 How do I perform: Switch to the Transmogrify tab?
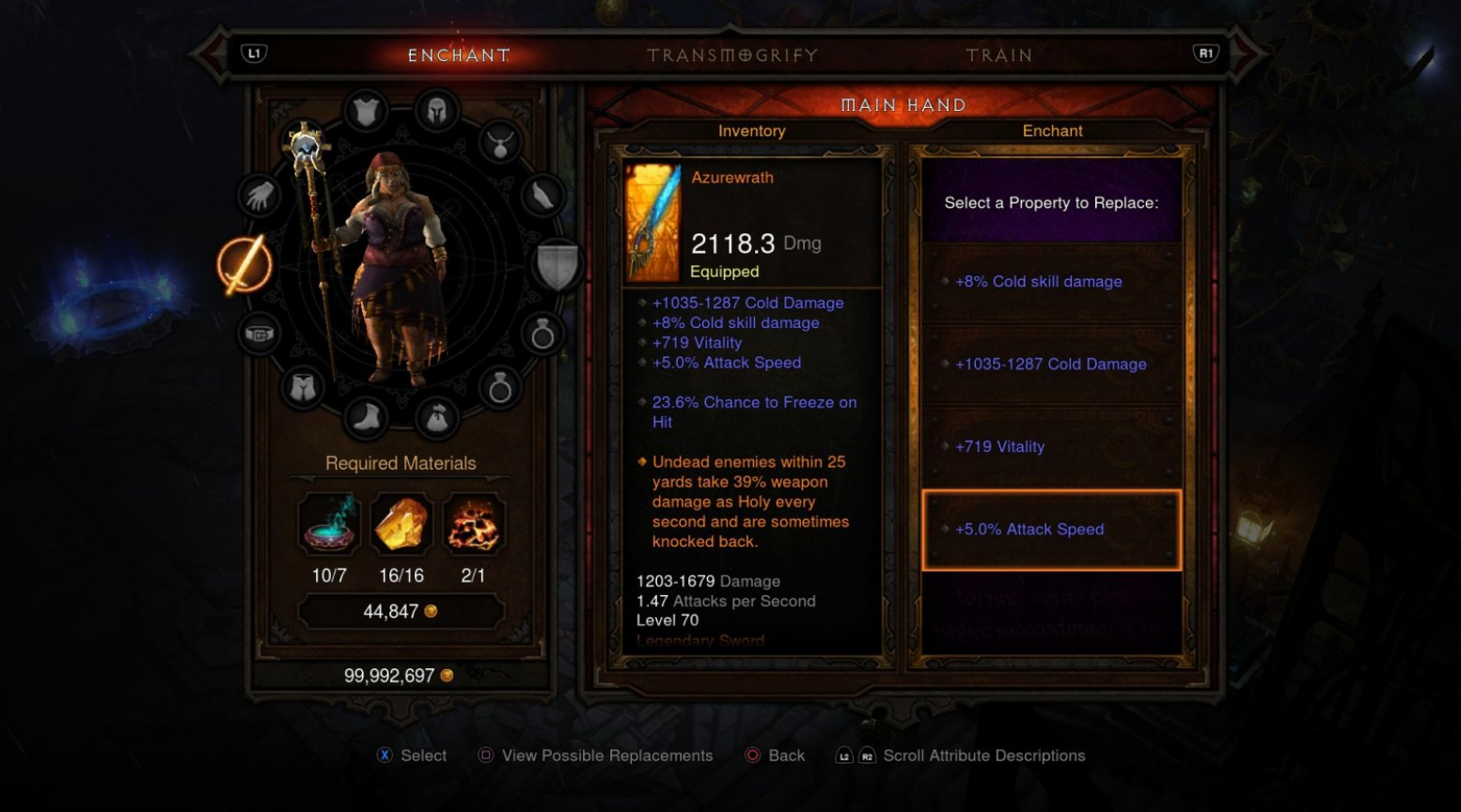coord(730,55)
